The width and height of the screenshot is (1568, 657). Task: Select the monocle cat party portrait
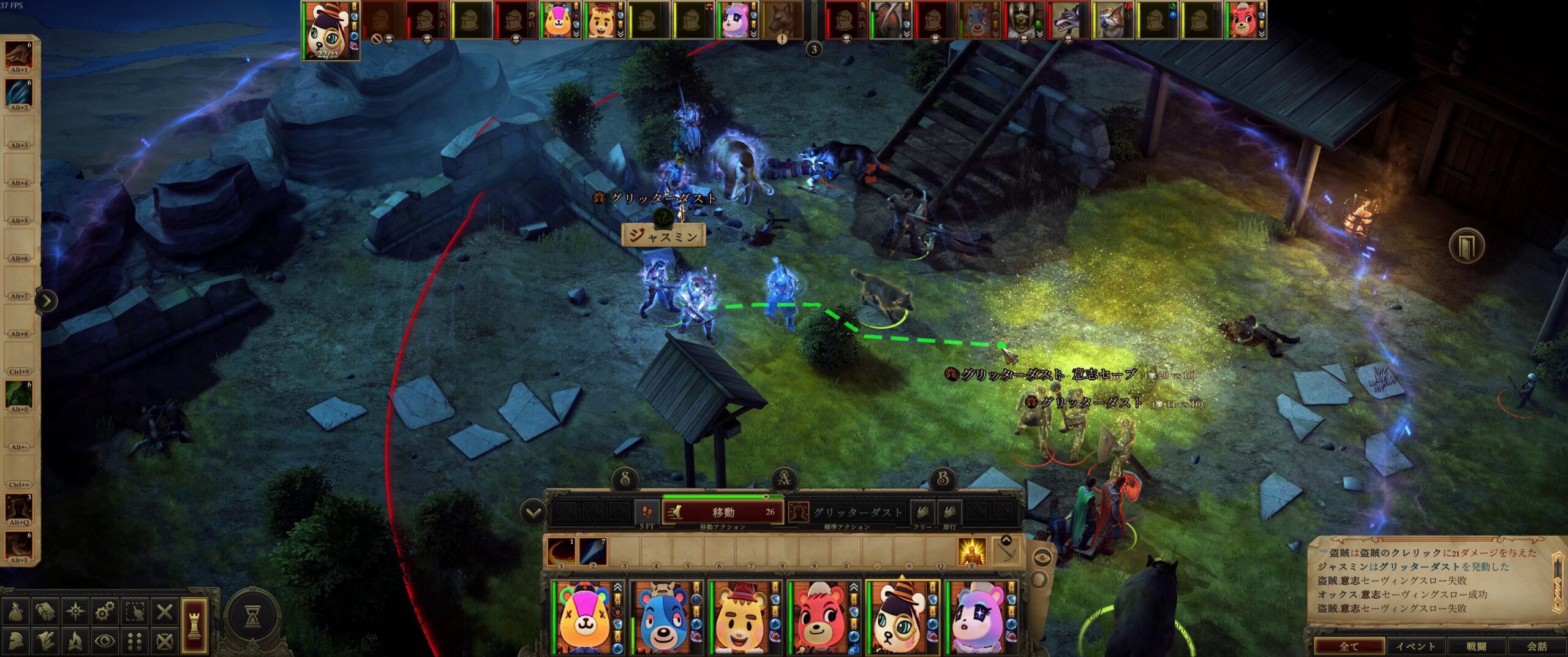tap(897, 618)
